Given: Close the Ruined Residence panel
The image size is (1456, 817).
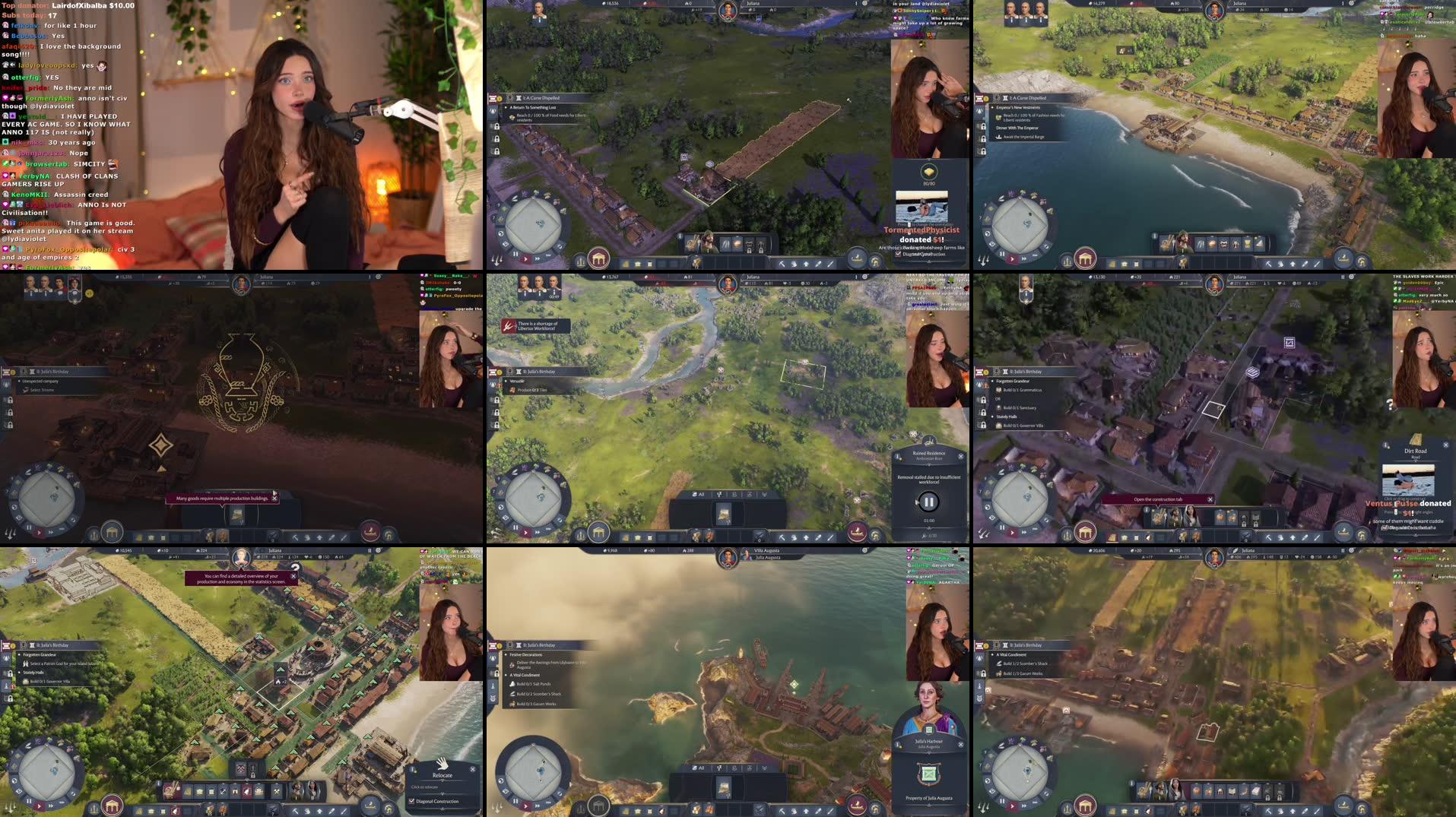Looking at the screenshot, I should point(960,456).
